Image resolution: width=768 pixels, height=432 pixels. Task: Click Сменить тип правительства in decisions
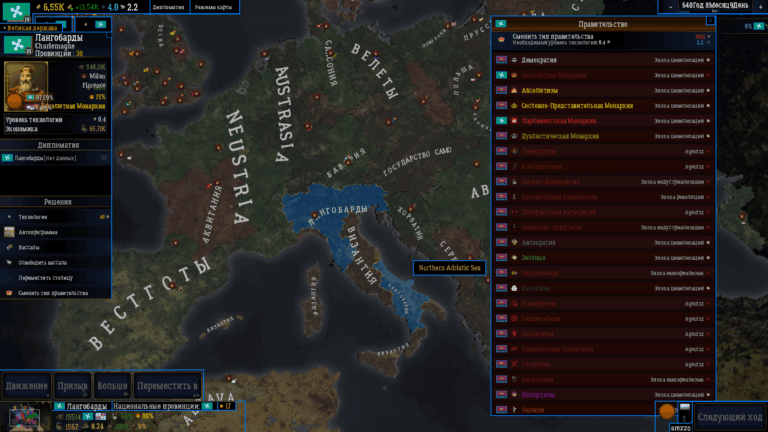click(55, 293)
